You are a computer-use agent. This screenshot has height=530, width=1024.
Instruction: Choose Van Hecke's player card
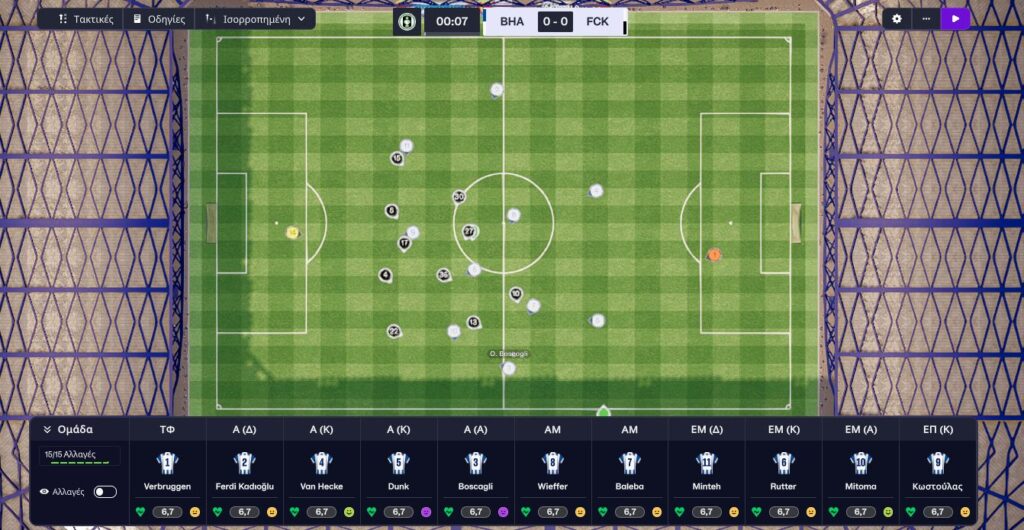point(322,472)
